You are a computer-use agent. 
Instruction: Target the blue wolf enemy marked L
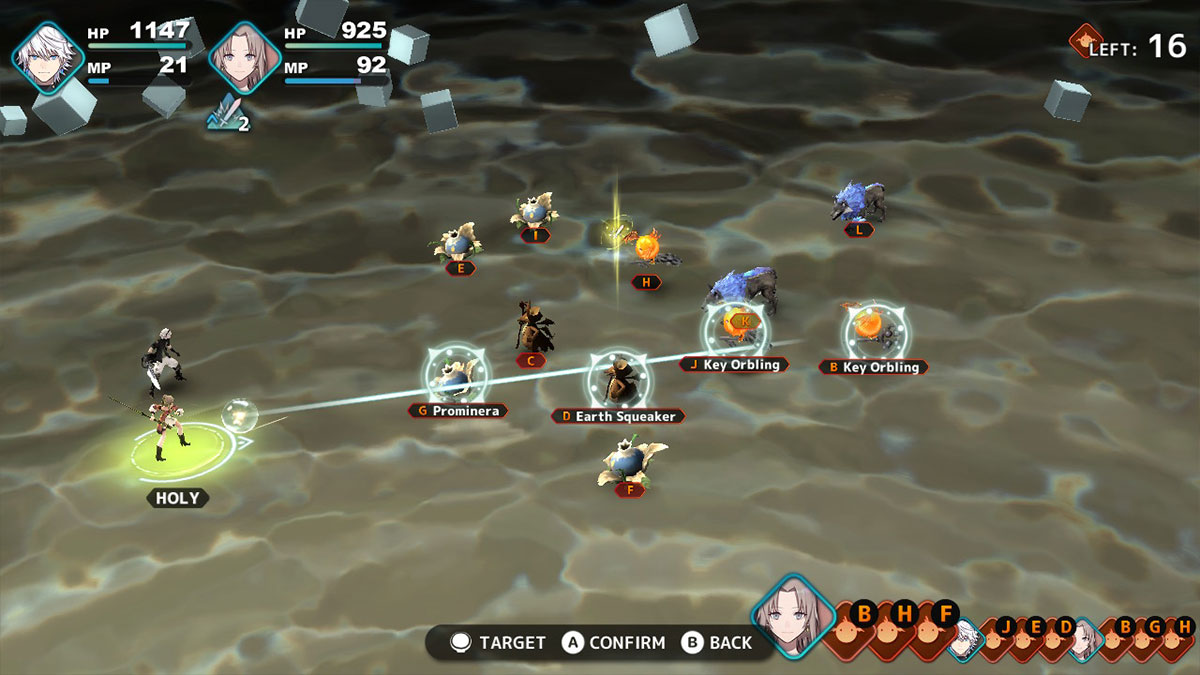(858, 202)
